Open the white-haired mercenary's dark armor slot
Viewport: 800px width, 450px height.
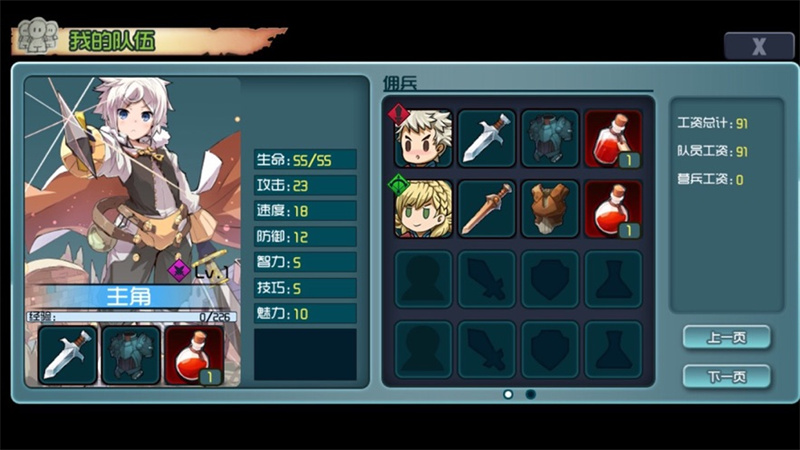click(550, 138)
